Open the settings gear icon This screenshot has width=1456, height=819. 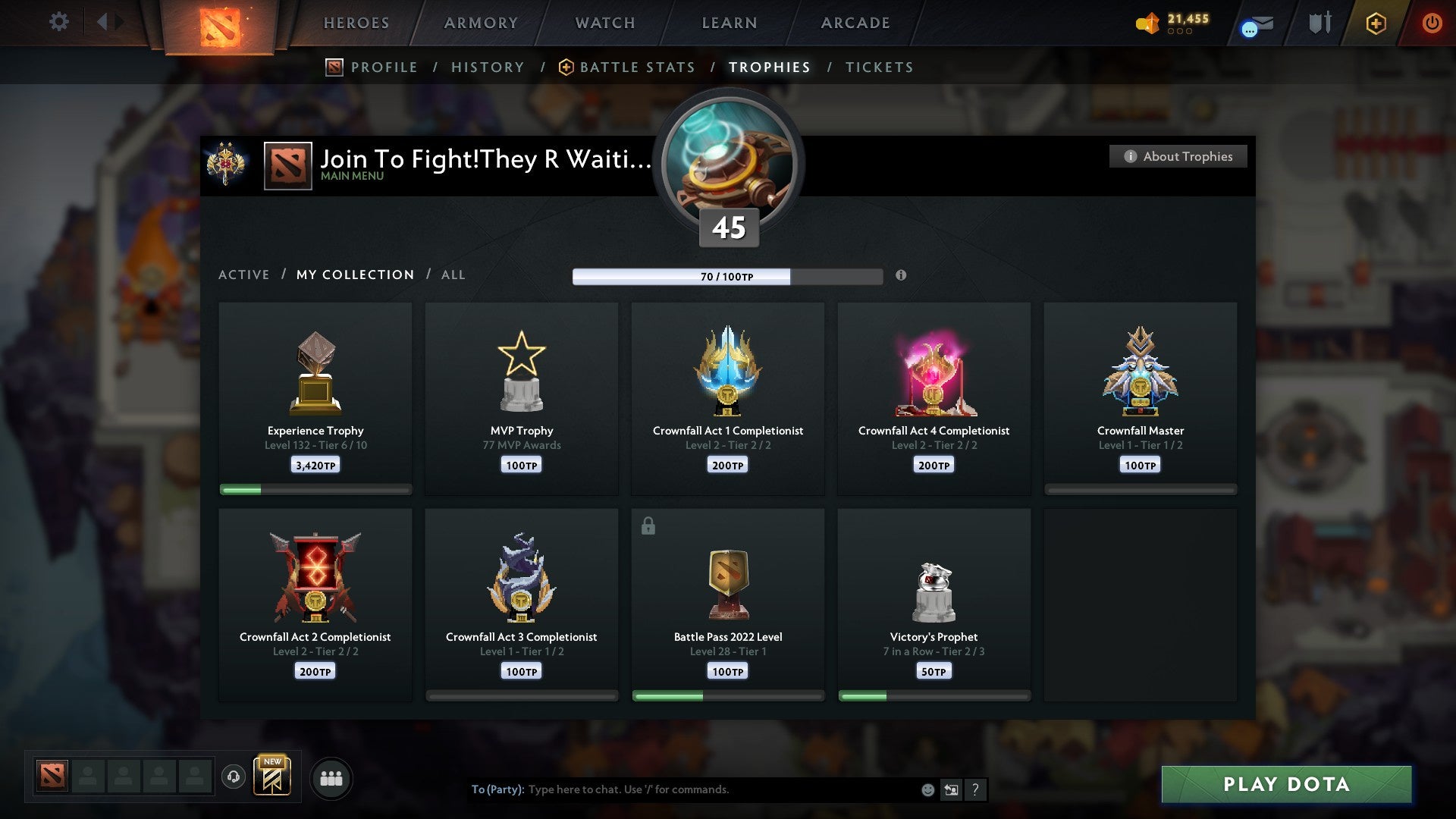58,22
